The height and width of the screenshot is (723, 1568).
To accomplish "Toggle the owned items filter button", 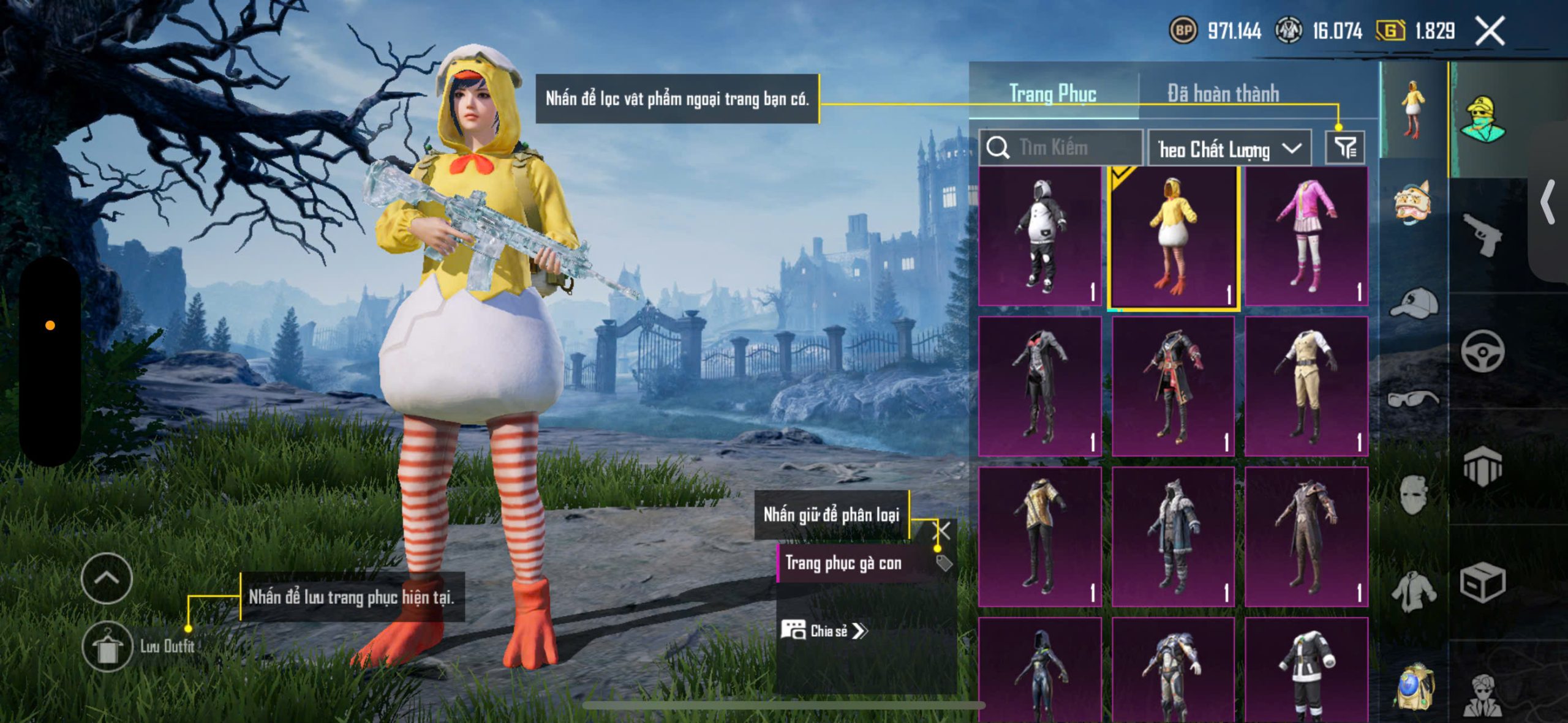I will click(1345, 148).
